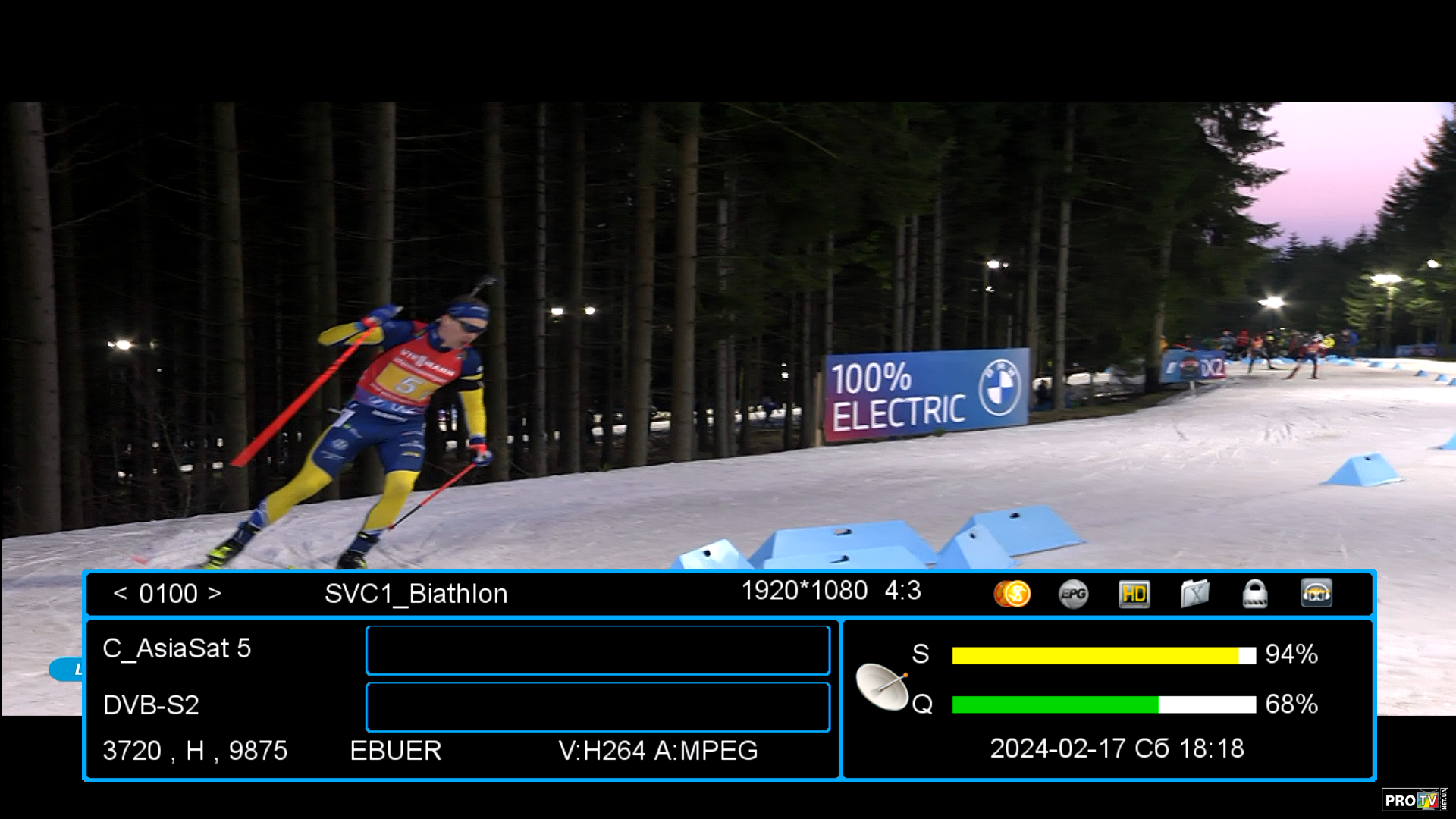Click the audio icon at the banner's right end
This screenshot has height=819, width=1456.
pos(1316,594)
